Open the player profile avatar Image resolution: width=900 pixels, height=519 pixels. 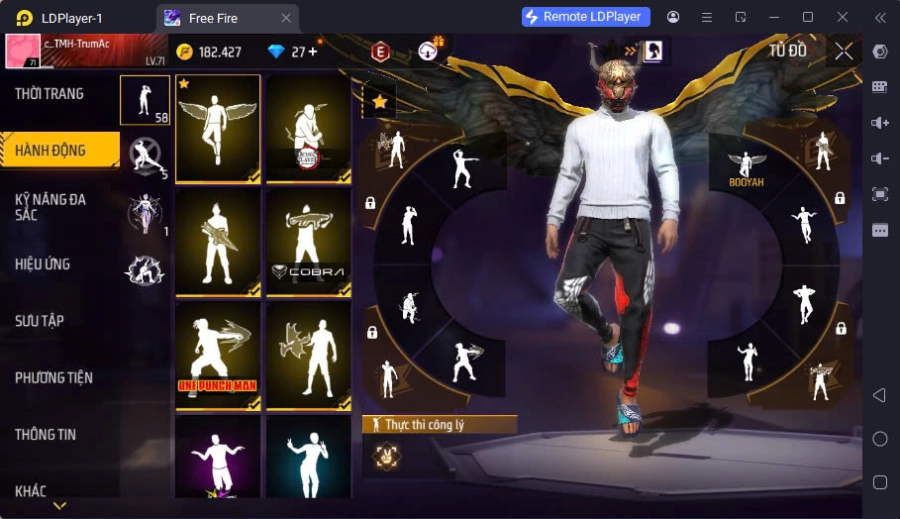23,50
